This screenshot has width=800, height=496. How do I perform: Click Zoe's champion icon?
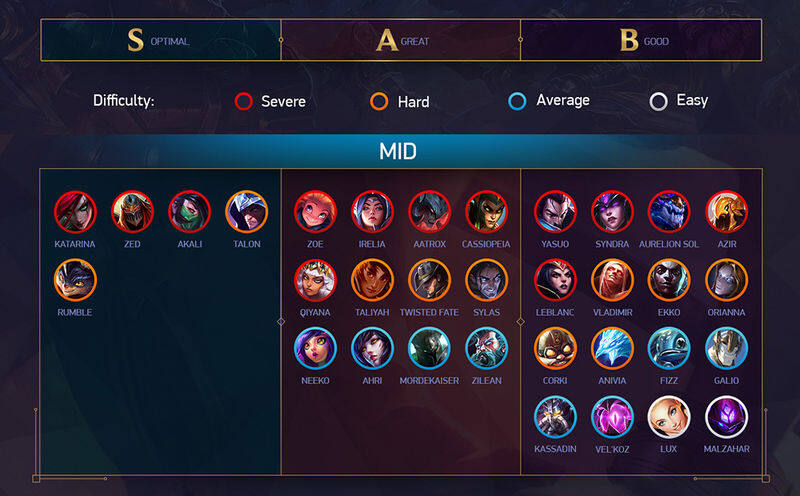tap(316, 211)
